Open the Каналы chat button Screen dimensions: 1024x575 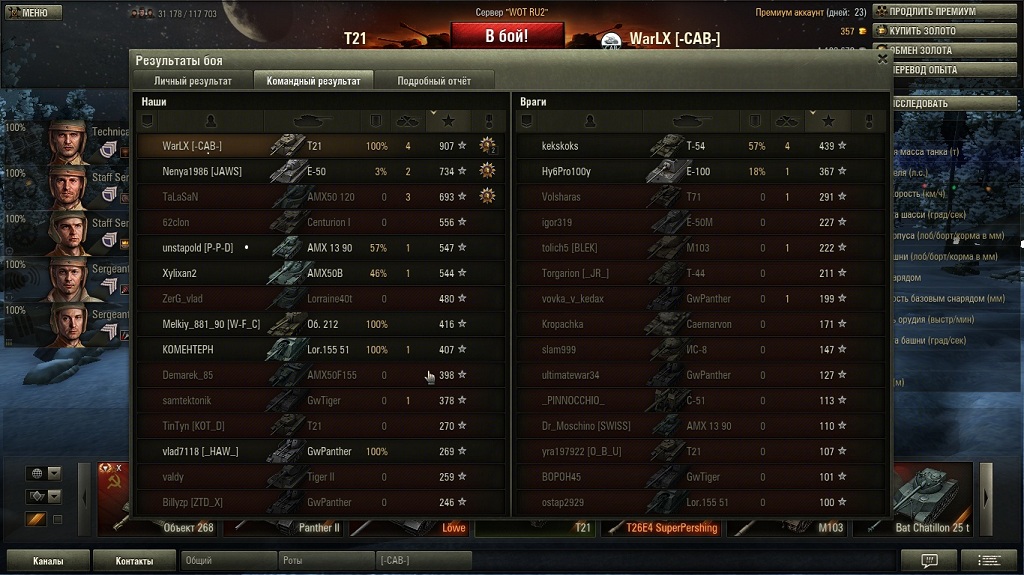coord(48,561)
